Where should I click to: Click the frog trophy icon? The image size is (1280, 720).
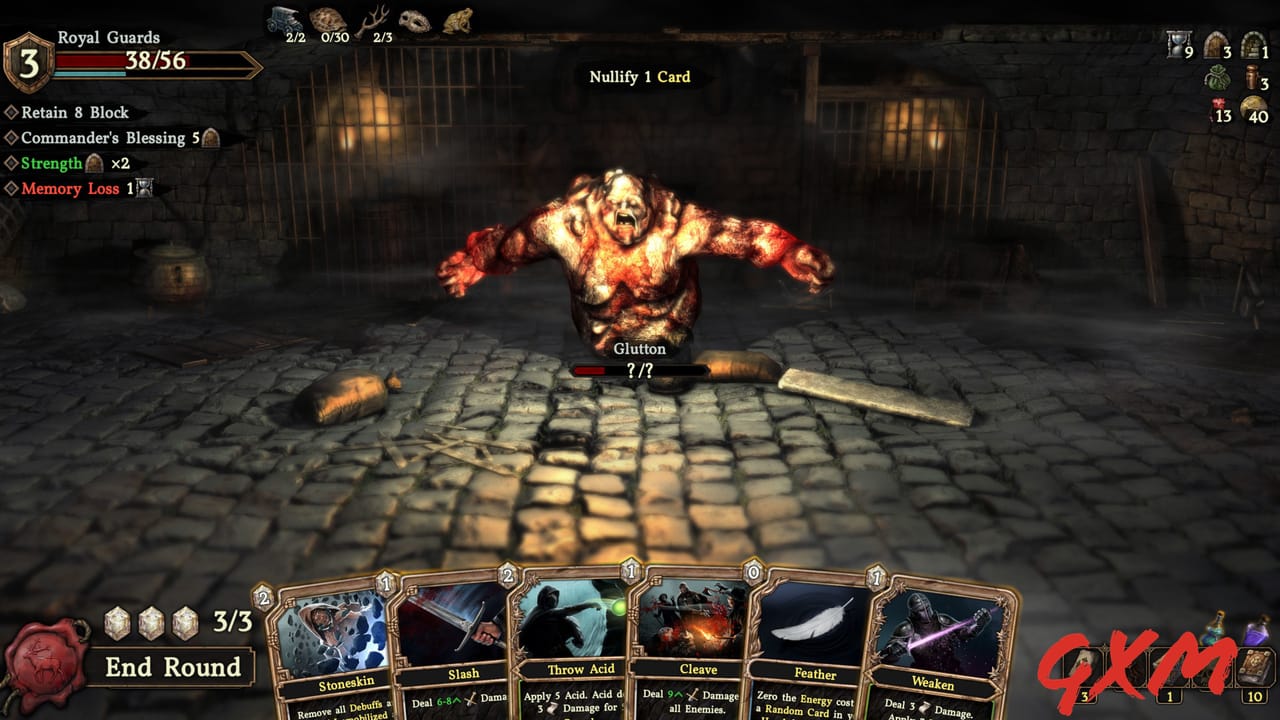click(460, 18)
